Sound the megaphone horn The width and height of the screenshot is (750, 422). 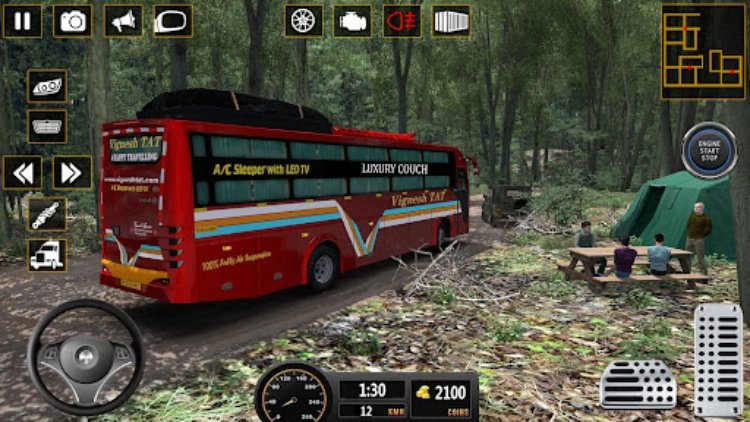[122, 21]
